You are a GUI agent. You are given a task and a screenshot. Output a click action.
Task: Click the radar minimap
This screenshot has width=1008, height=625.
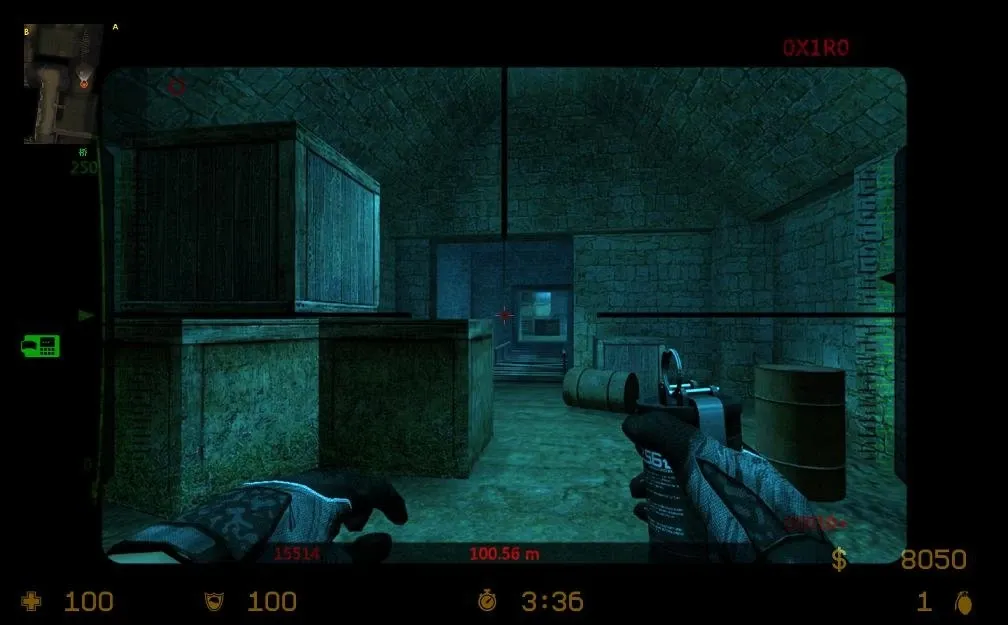tap(63, 84)
